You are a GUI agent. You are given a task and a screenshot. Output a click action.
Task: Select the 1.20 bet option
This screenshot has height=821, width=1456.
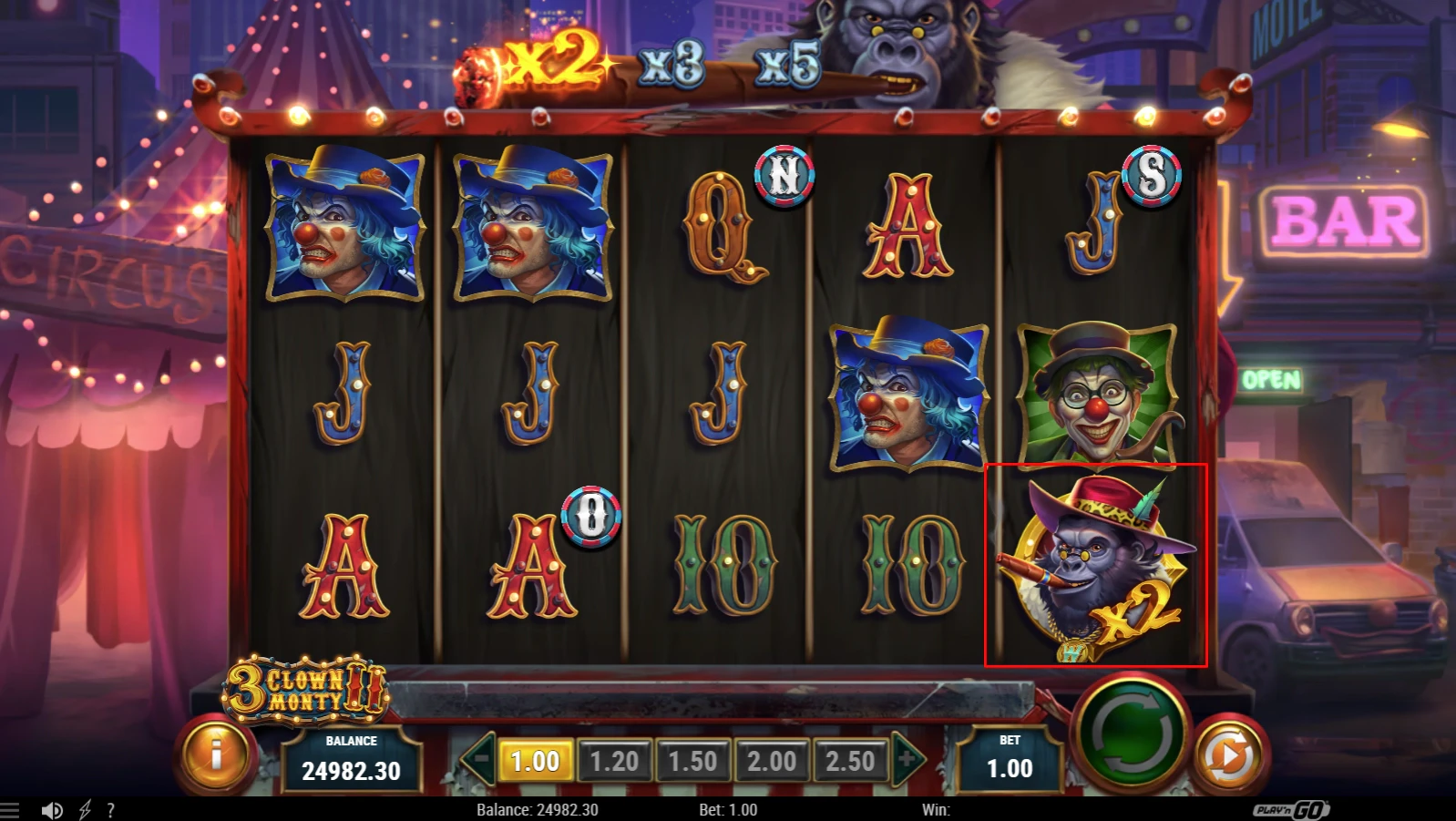pyautogui.click(x=615, y=760)
